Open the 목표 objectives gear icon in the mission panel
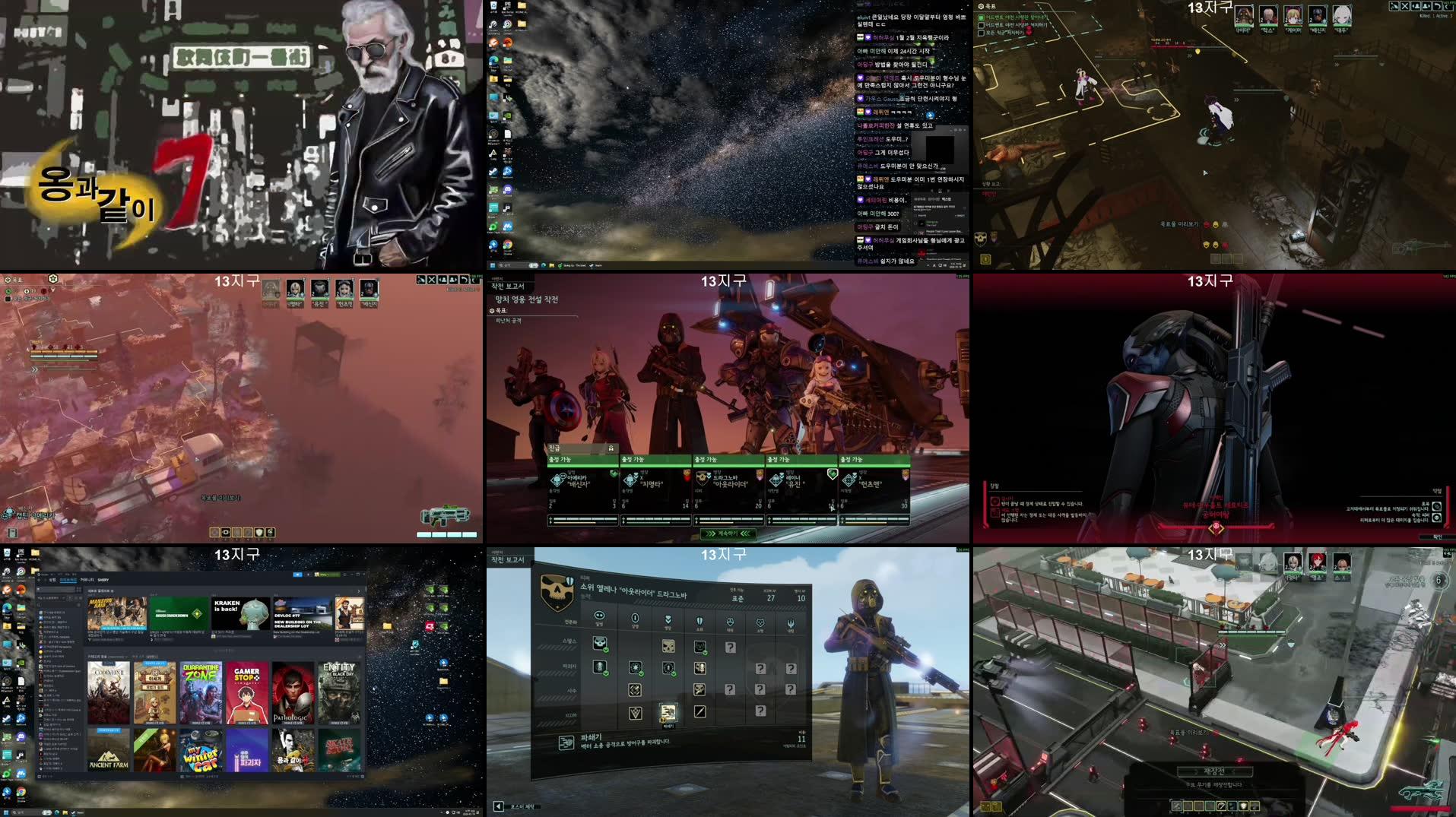Screen dimensions: 1456x817 [981, 6]
